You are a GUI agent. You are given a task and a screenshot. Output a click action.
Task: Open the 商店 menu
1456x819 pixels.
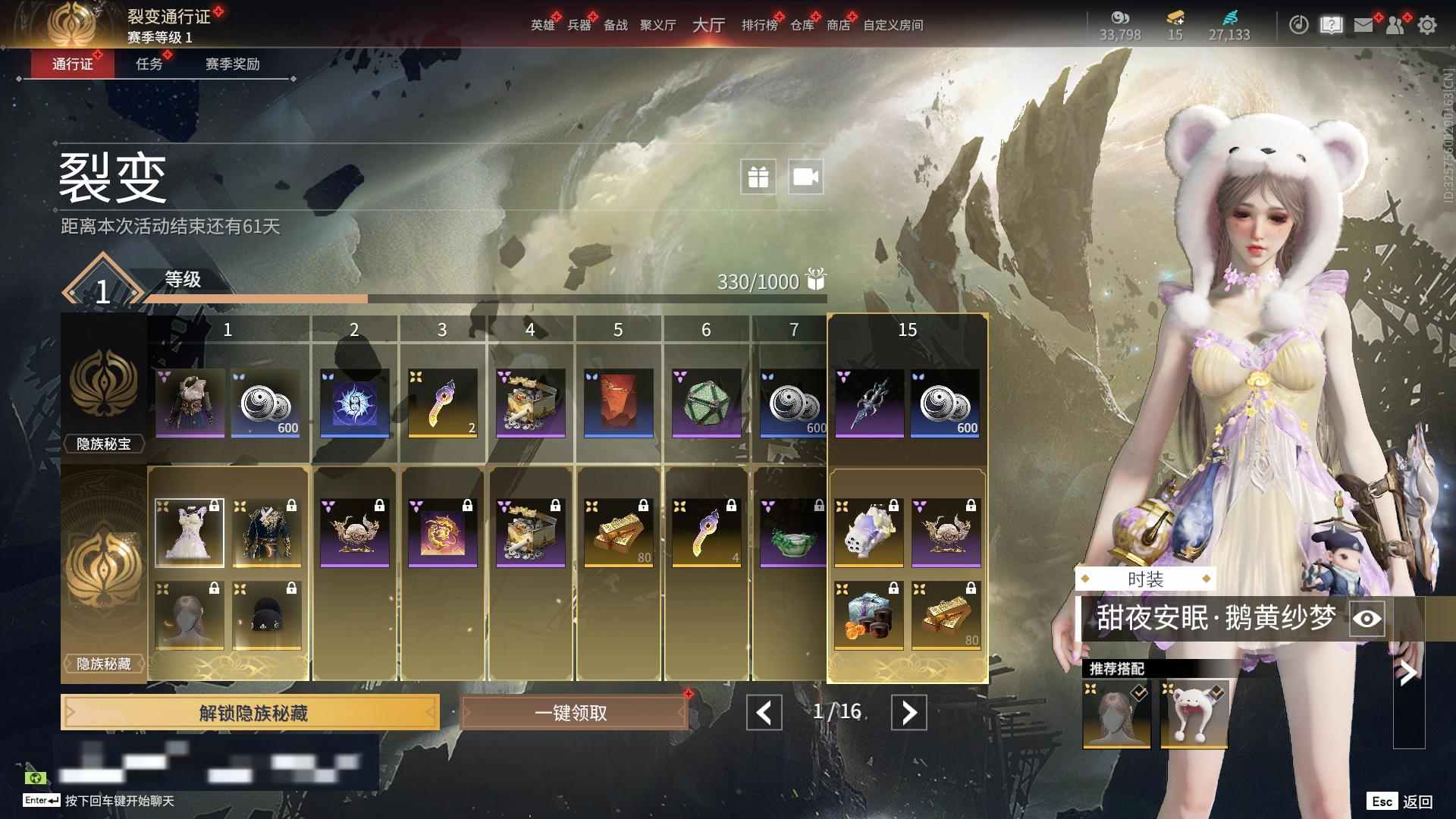pos(838,25)
